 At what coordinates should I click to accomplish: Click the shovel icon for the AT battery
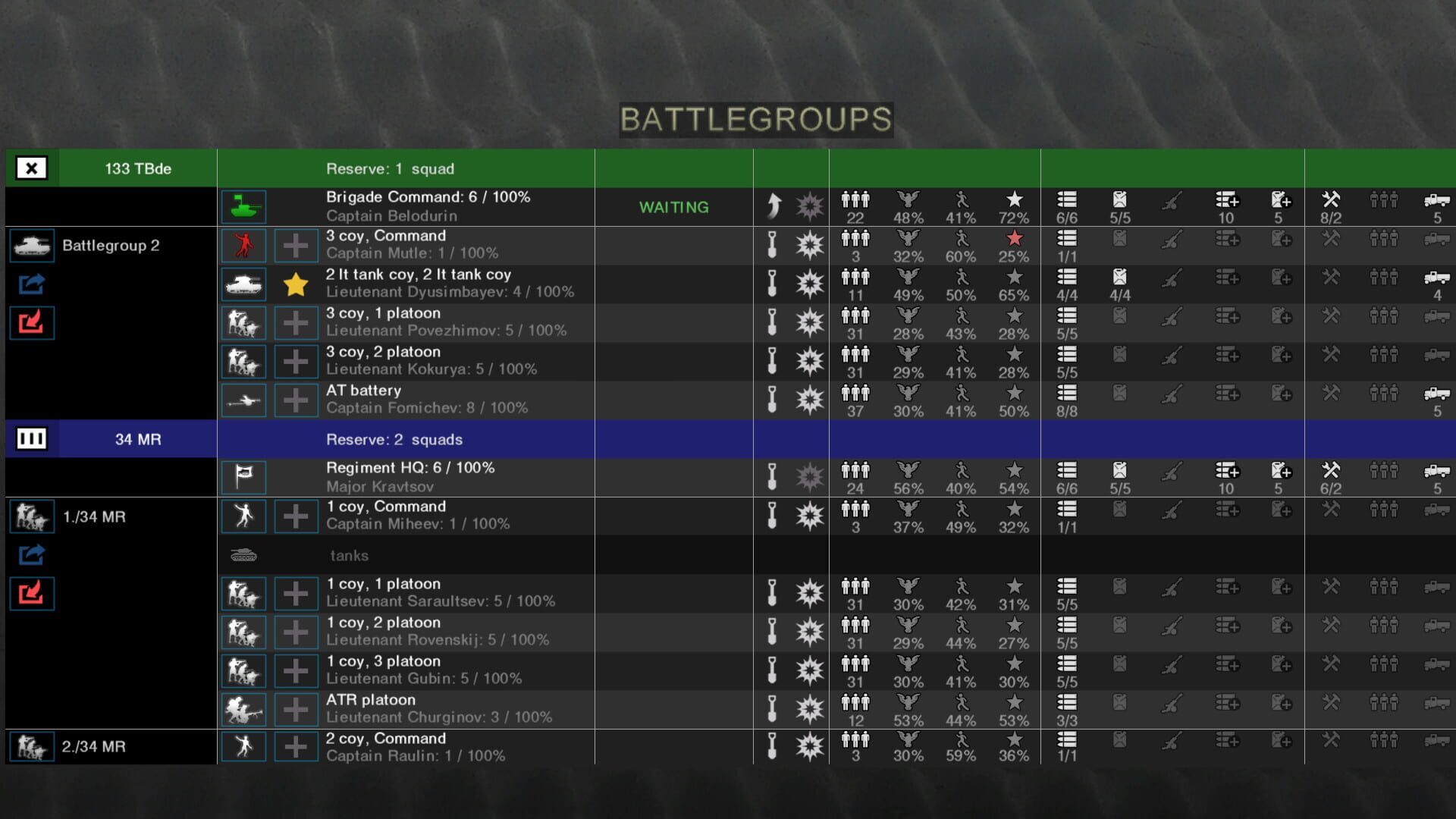pos(771,400)
